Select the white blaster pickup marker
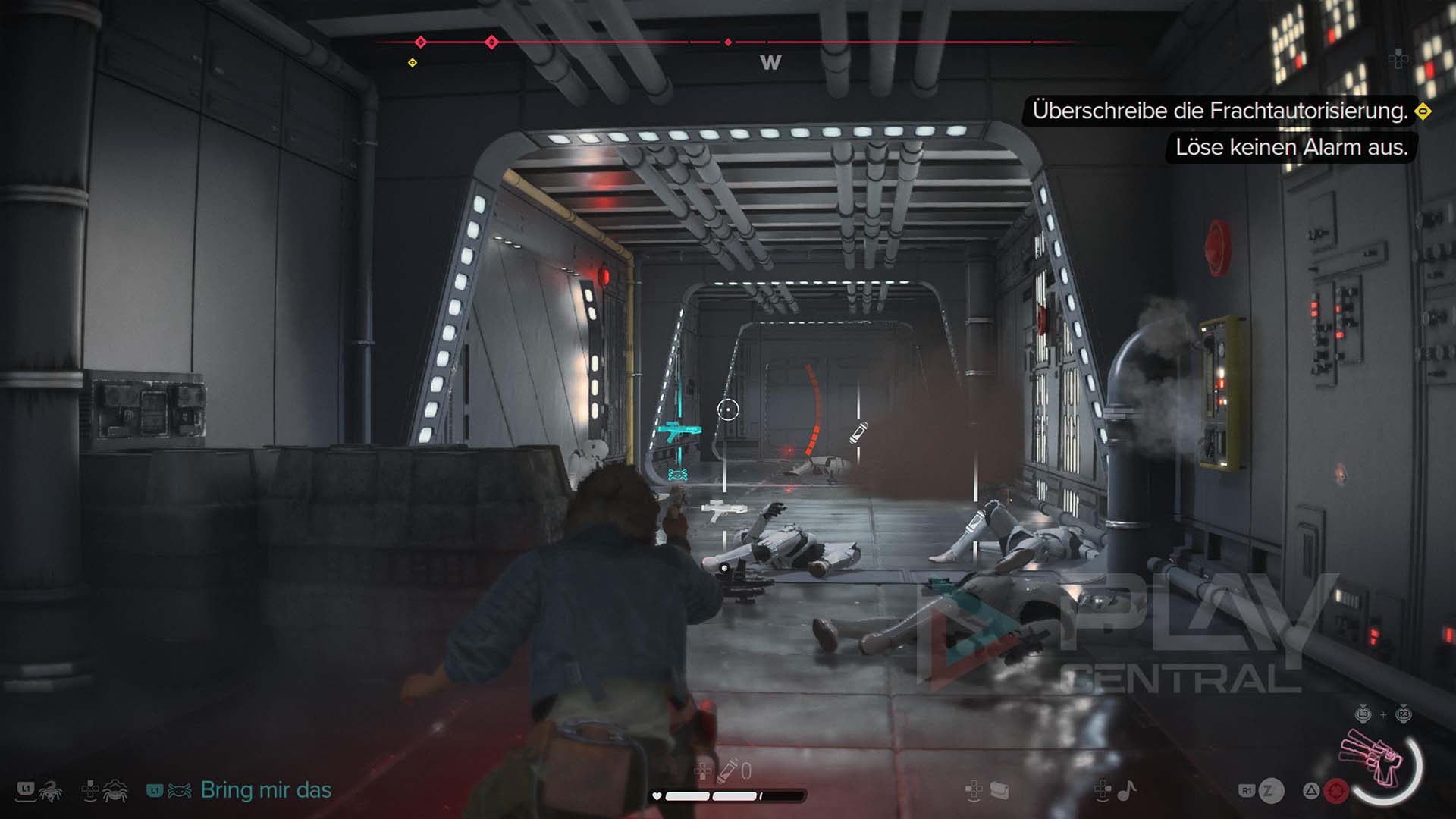Screen dimensions: 1456x819 pos(721,510)
